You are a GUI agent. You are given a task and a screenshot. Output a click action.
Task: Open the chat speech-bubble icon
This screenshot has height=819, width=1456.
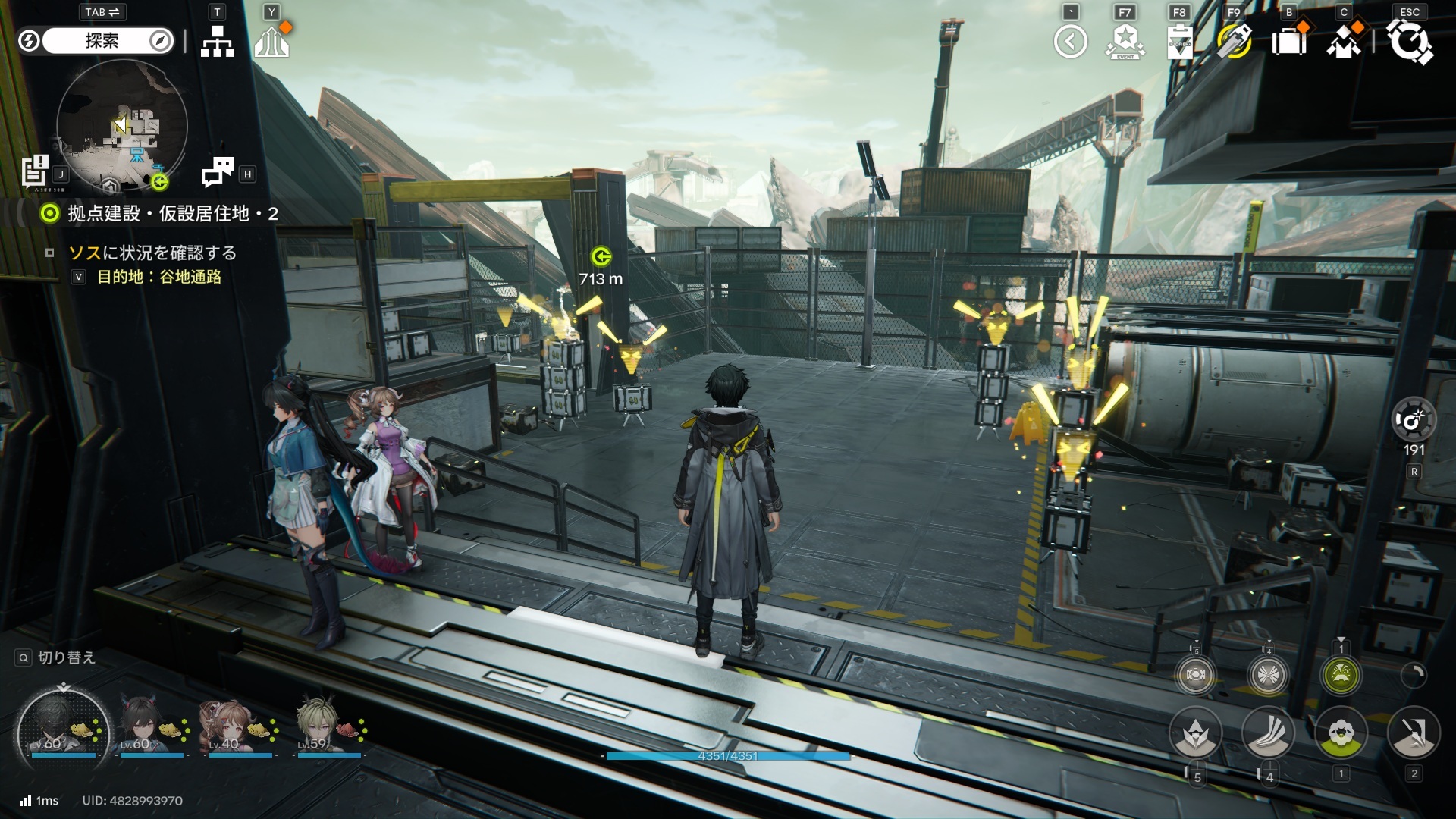point(218,172)
